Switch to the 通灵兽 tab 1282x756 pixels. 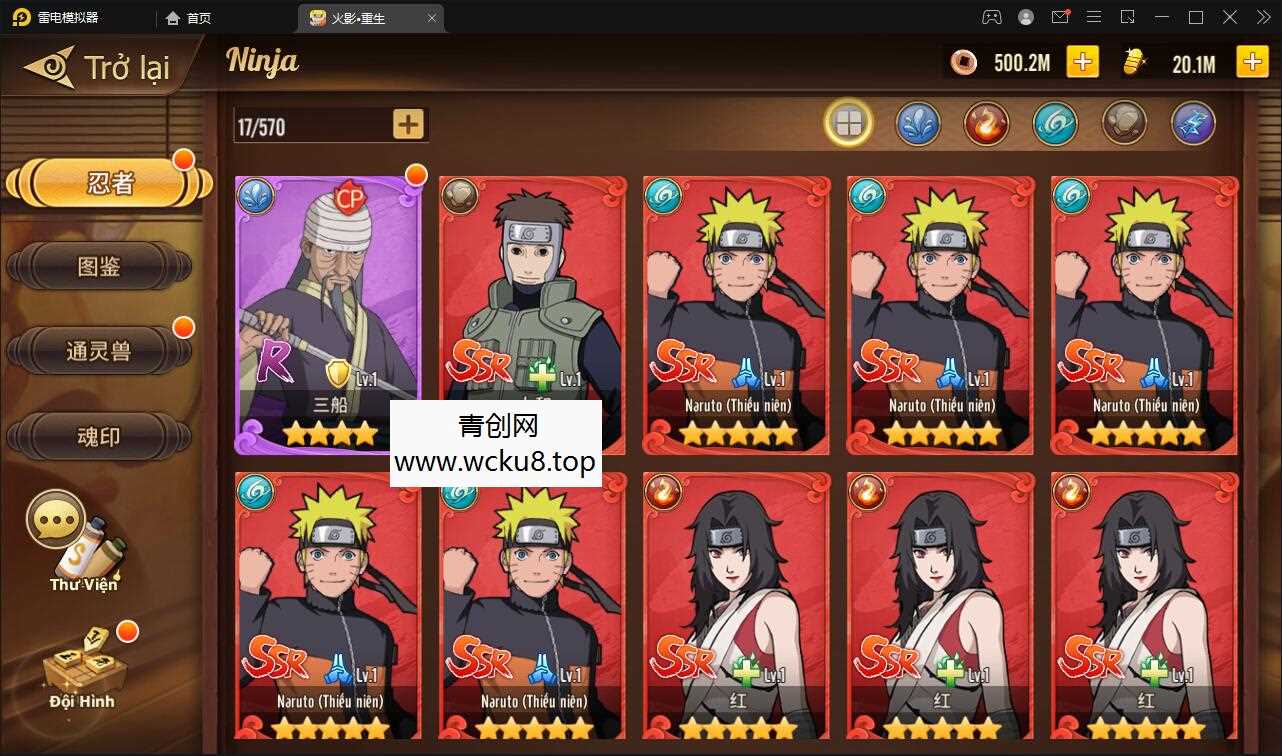(x=98, y=351)
